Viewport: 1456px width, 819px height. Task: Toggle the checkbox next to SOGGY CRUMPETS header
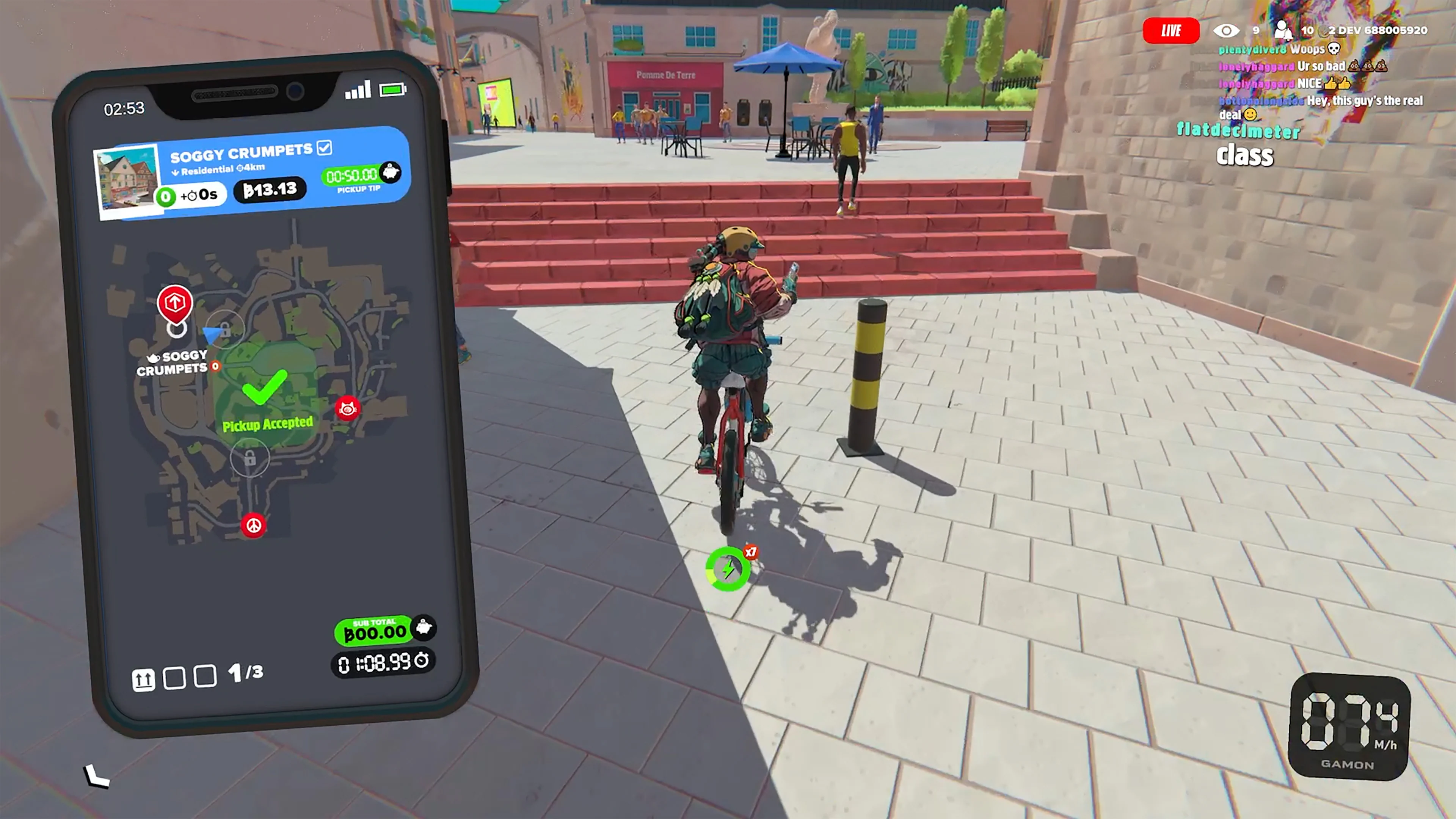tap(325, 148)
